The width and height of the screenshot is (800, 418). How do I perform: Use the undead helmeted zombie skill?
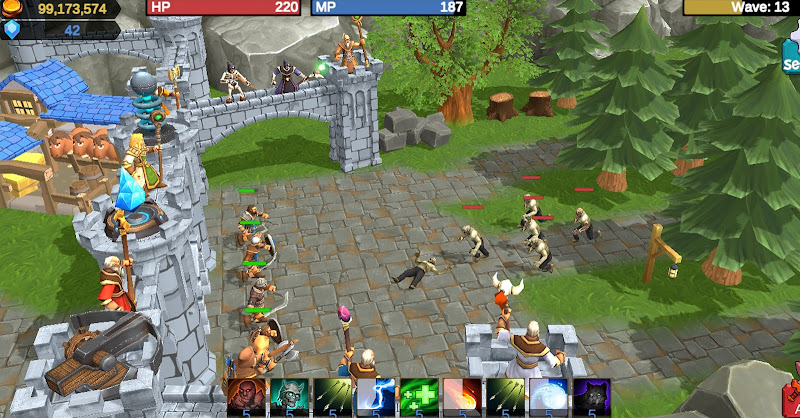[x=289, y=396]
